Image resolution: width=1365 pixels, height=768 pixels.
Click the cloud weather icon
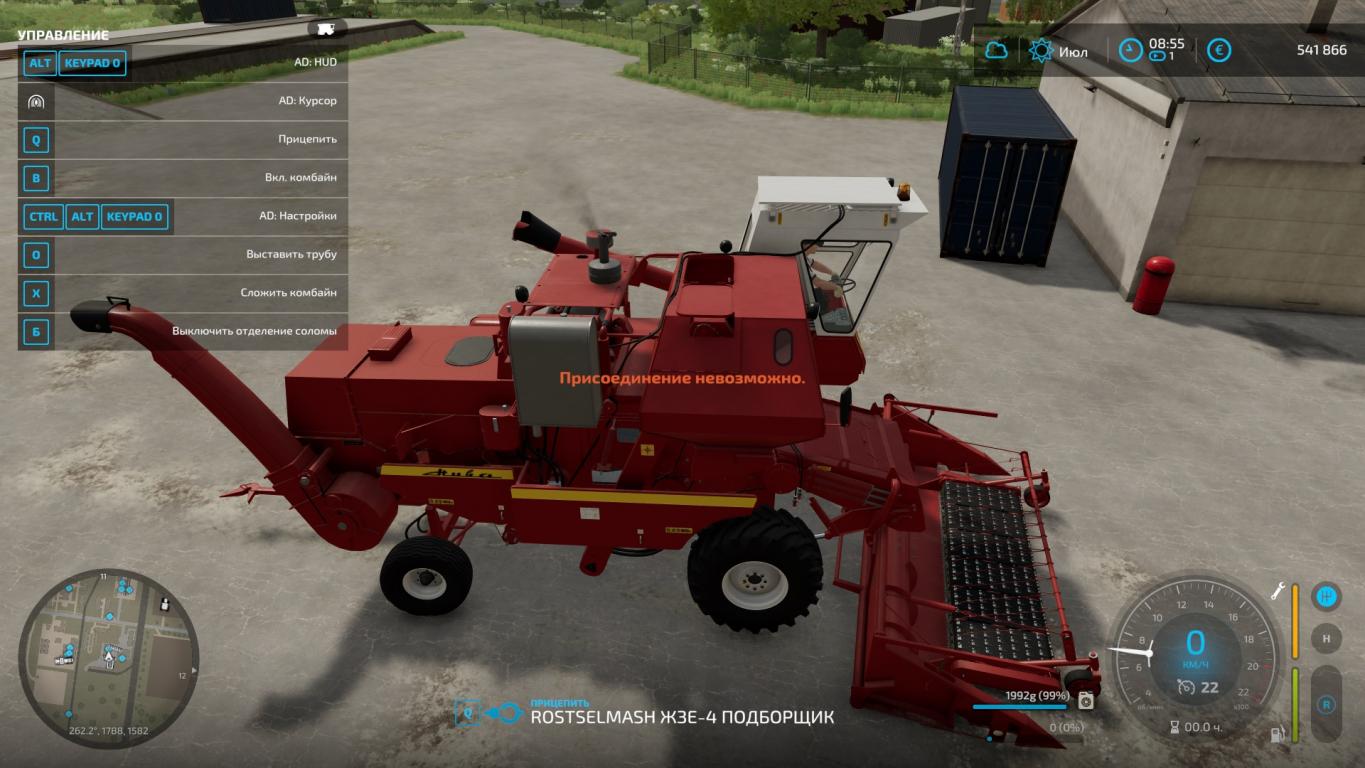click(996, 50)
